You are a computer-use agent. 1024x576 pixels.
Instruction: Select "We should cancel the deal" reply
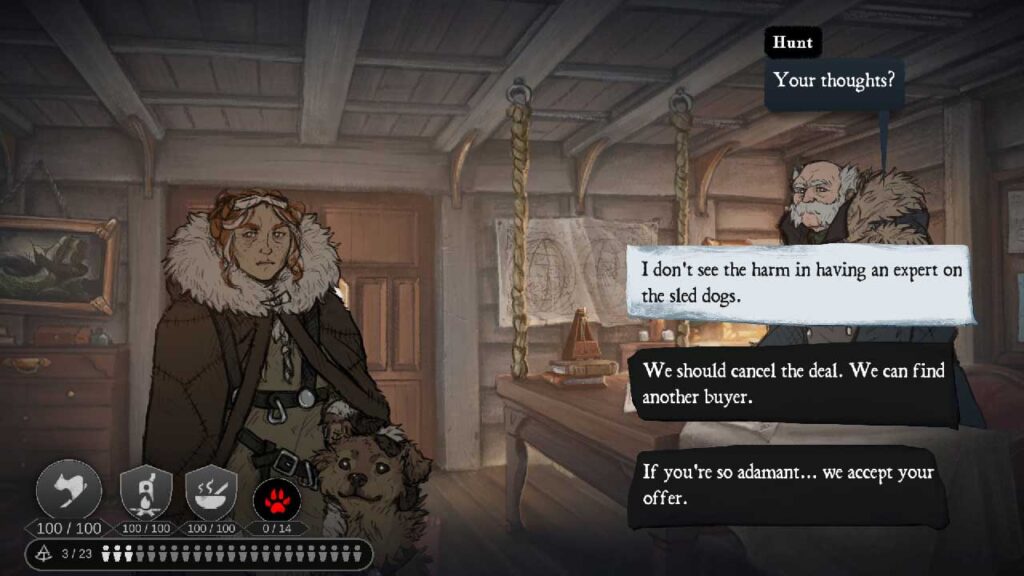coord(790,383)
